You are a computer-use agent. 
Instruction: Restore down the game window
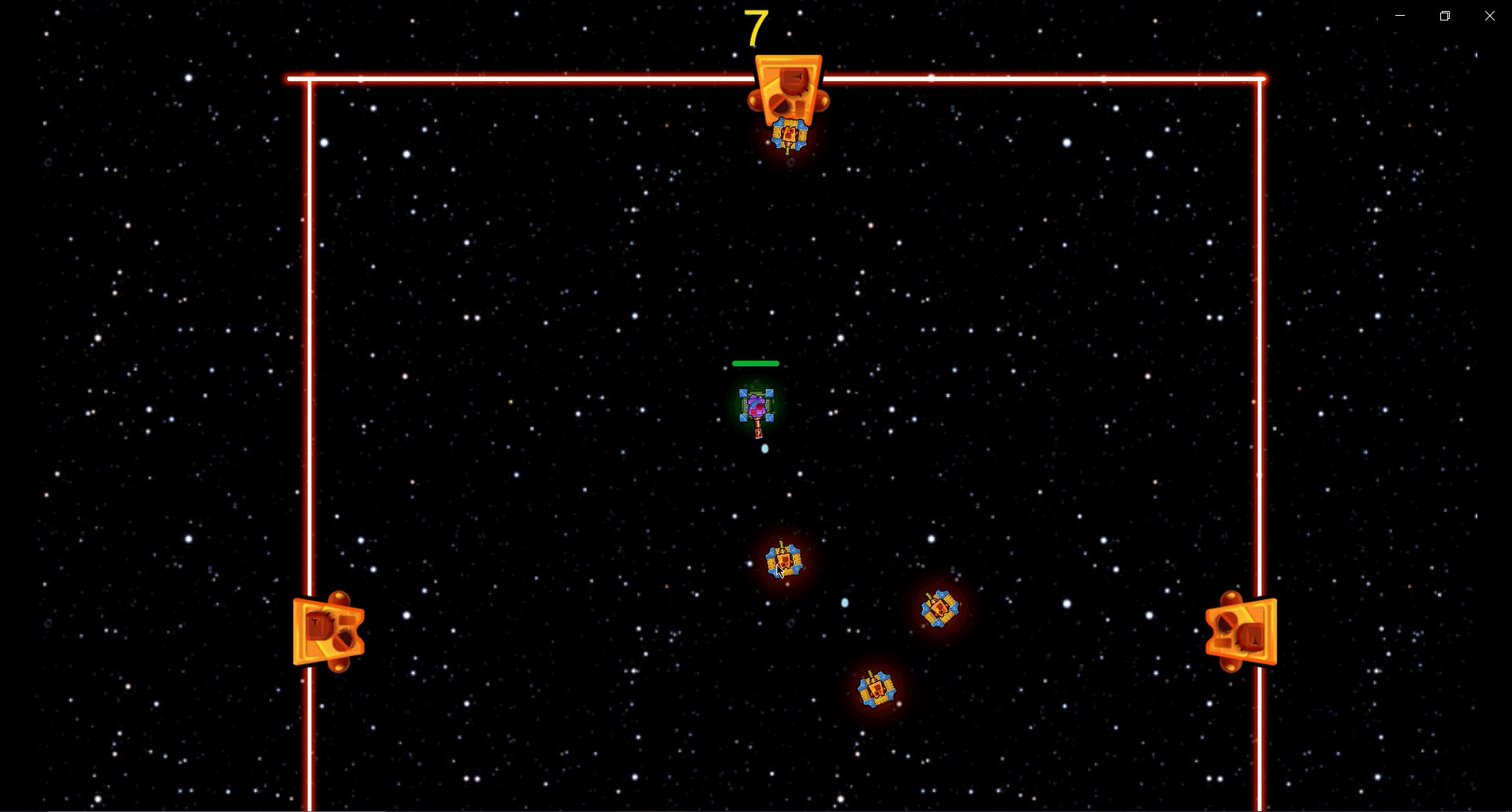click(x=1445, y=16)
